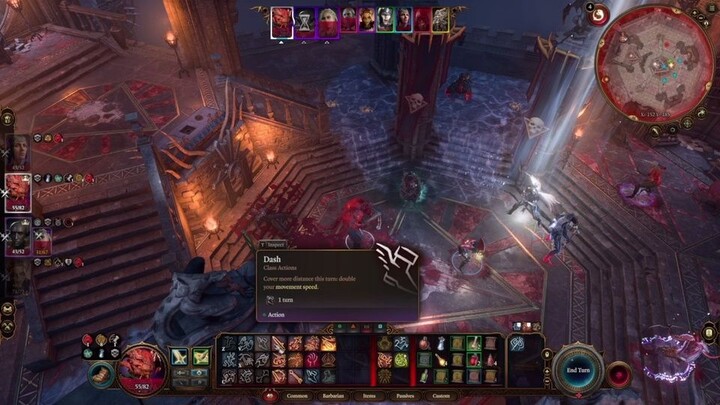Click the active character portrait beside hotbar
The width and height of the screenshot is (720, 405).
coord(141,367)
